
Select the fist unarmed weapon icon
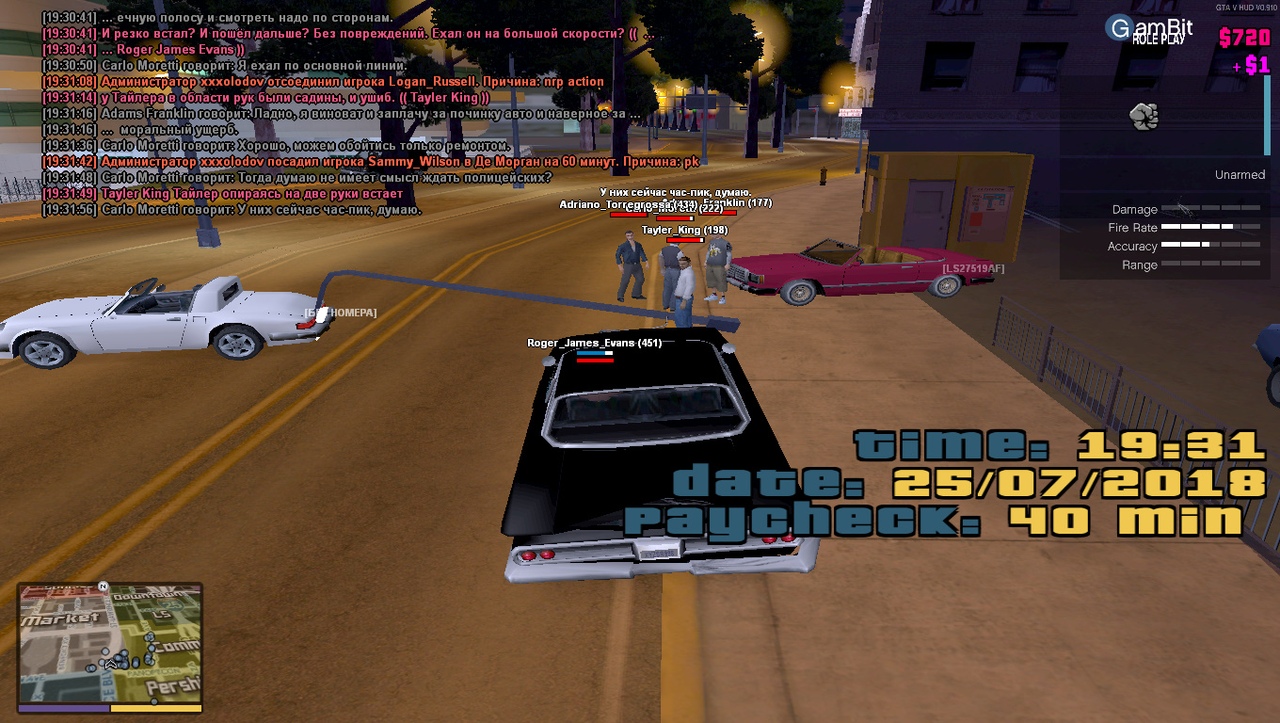click(x=1144, y=117)
